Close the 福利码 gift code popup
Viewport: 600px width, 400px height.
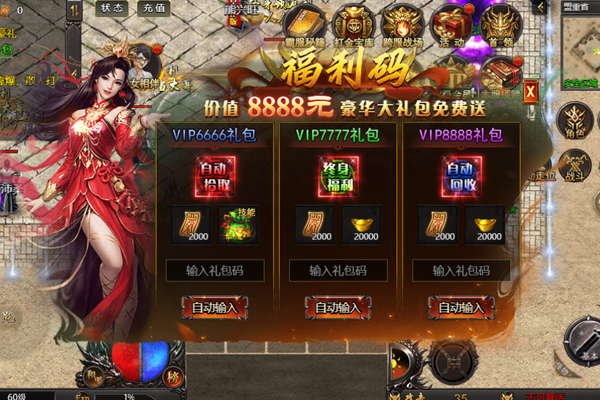point(529,89)
